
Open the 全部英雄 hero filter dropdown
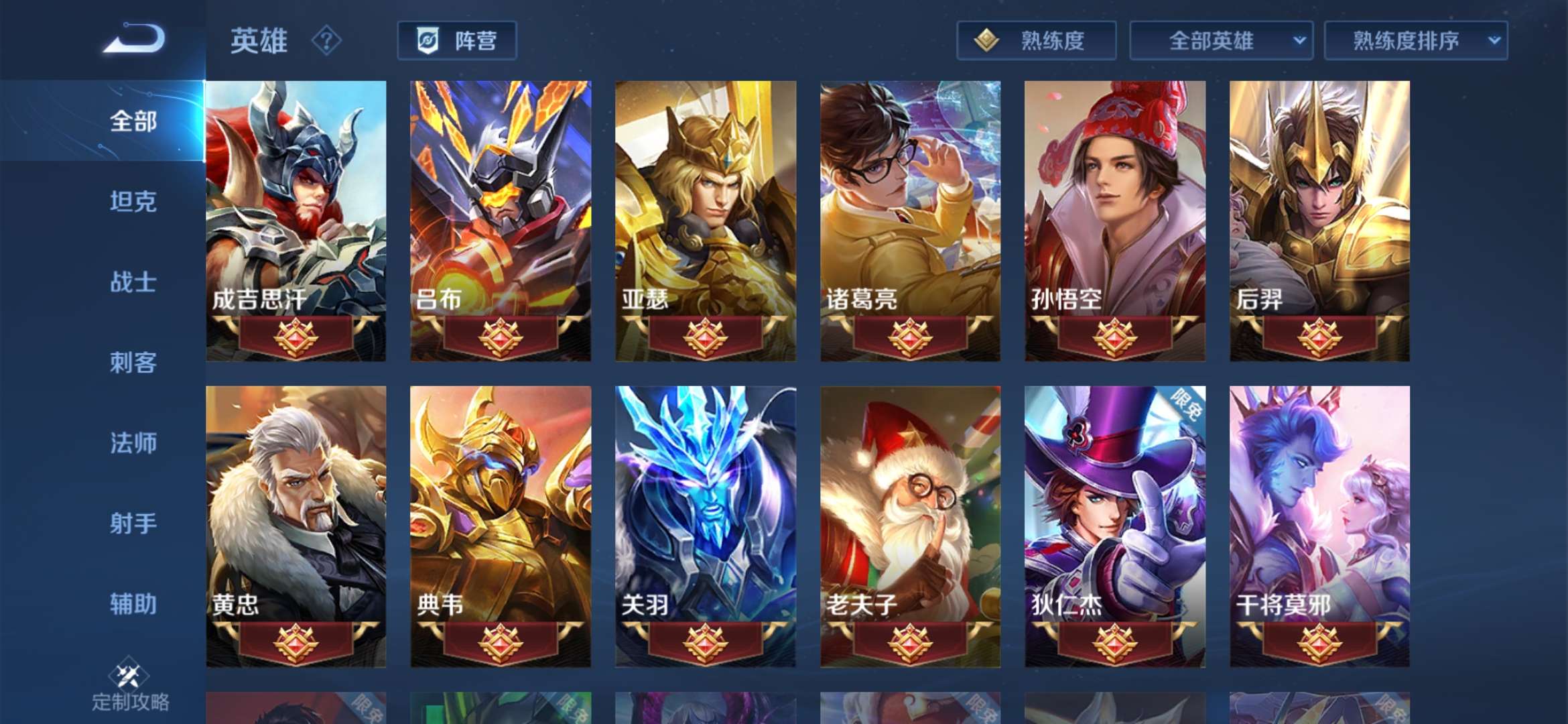pyautogui.click(x=1220, y=41)
